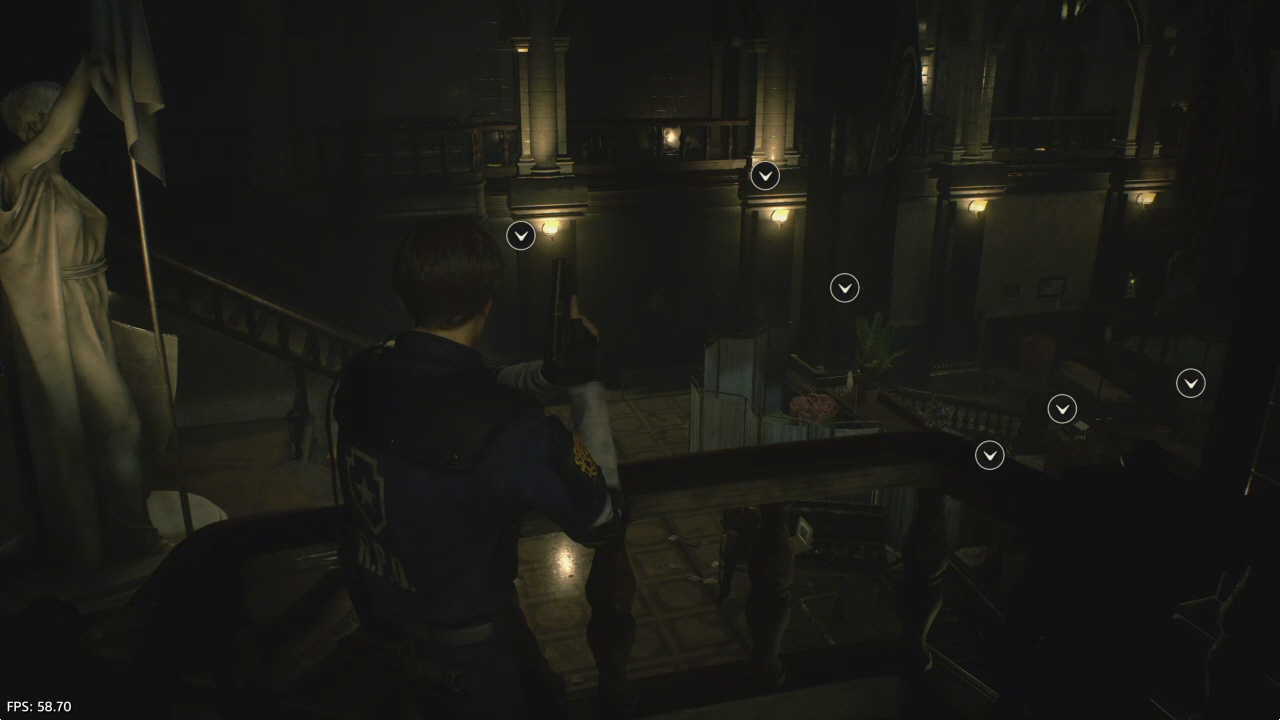Choose the chevron marker just above the potted plant
1280x720 pixels.
pyautogui.click(x=845, y=288)
